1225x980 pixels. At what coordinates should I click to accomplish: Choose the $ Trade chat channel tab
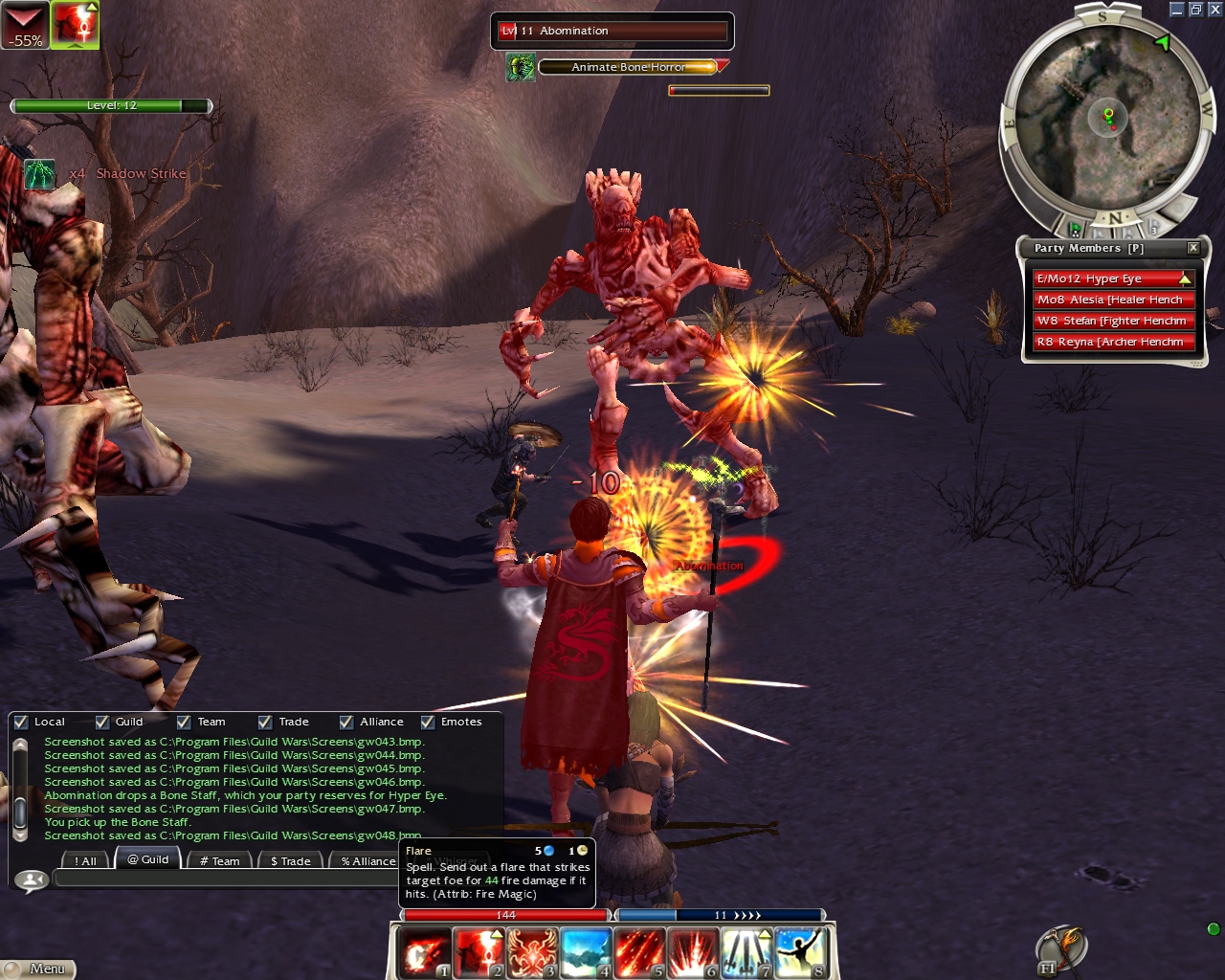click(290, 860)
